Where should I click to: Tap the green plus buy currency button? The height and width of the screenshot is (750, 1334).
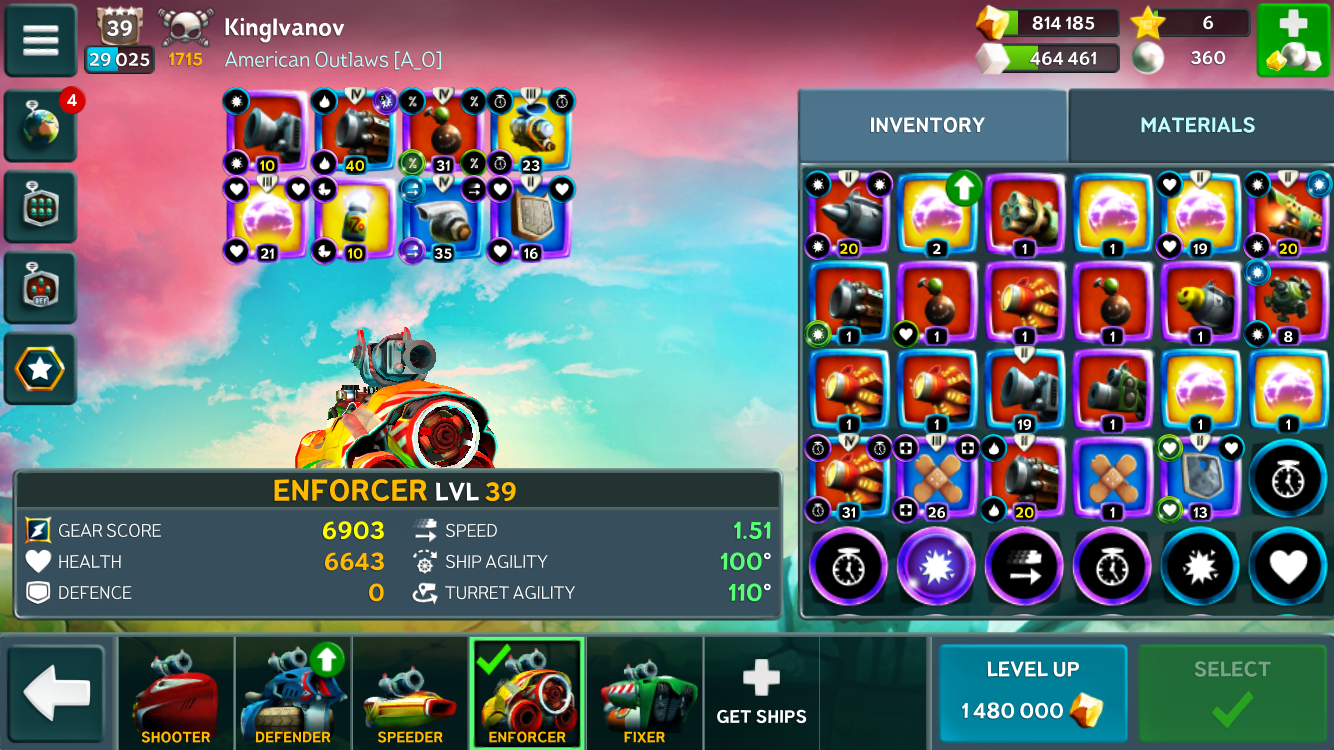(x=1292, y=40)
